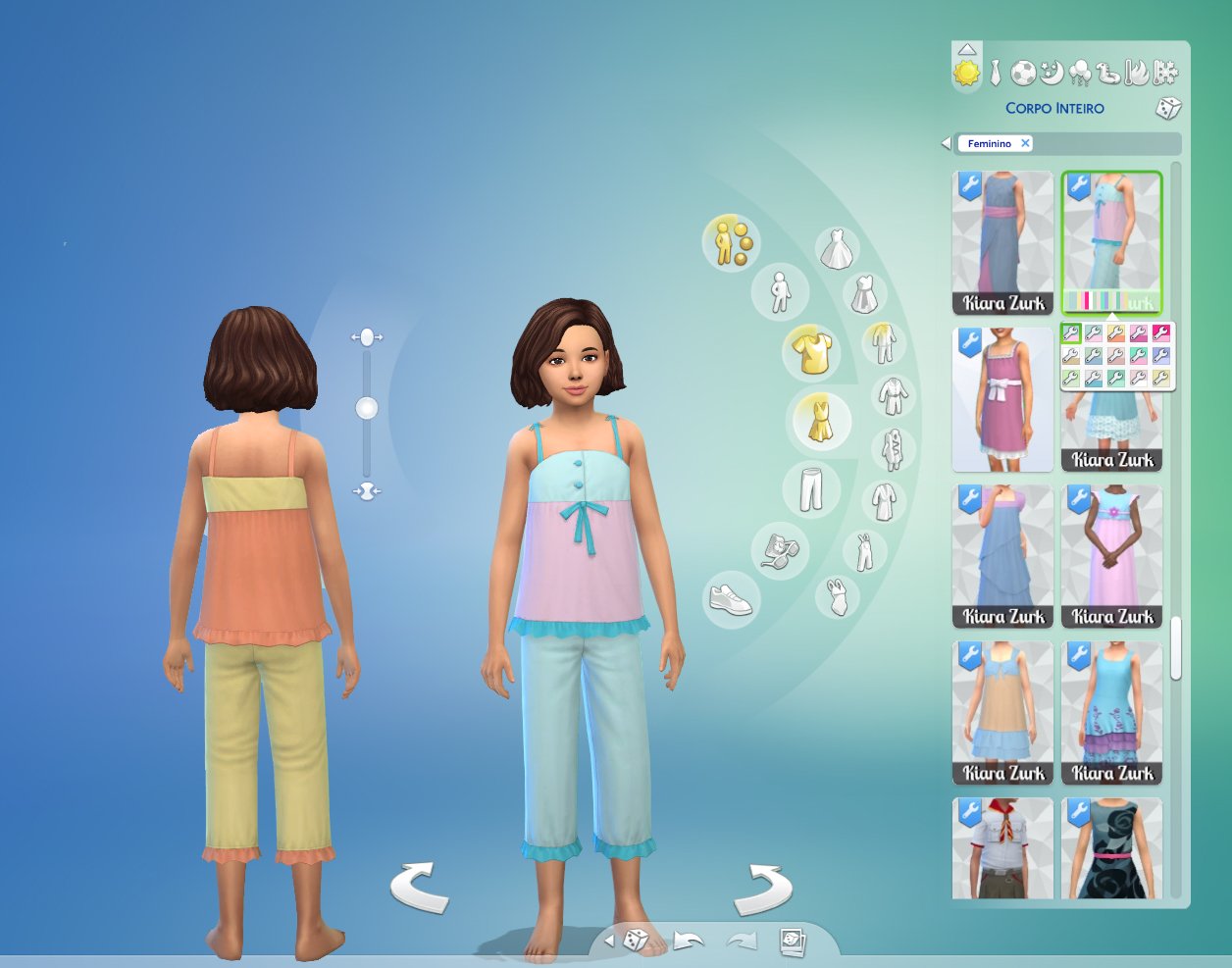Switch to the sun everyday outfit category
Viewport: 1232px width, 968px height.
966,73
